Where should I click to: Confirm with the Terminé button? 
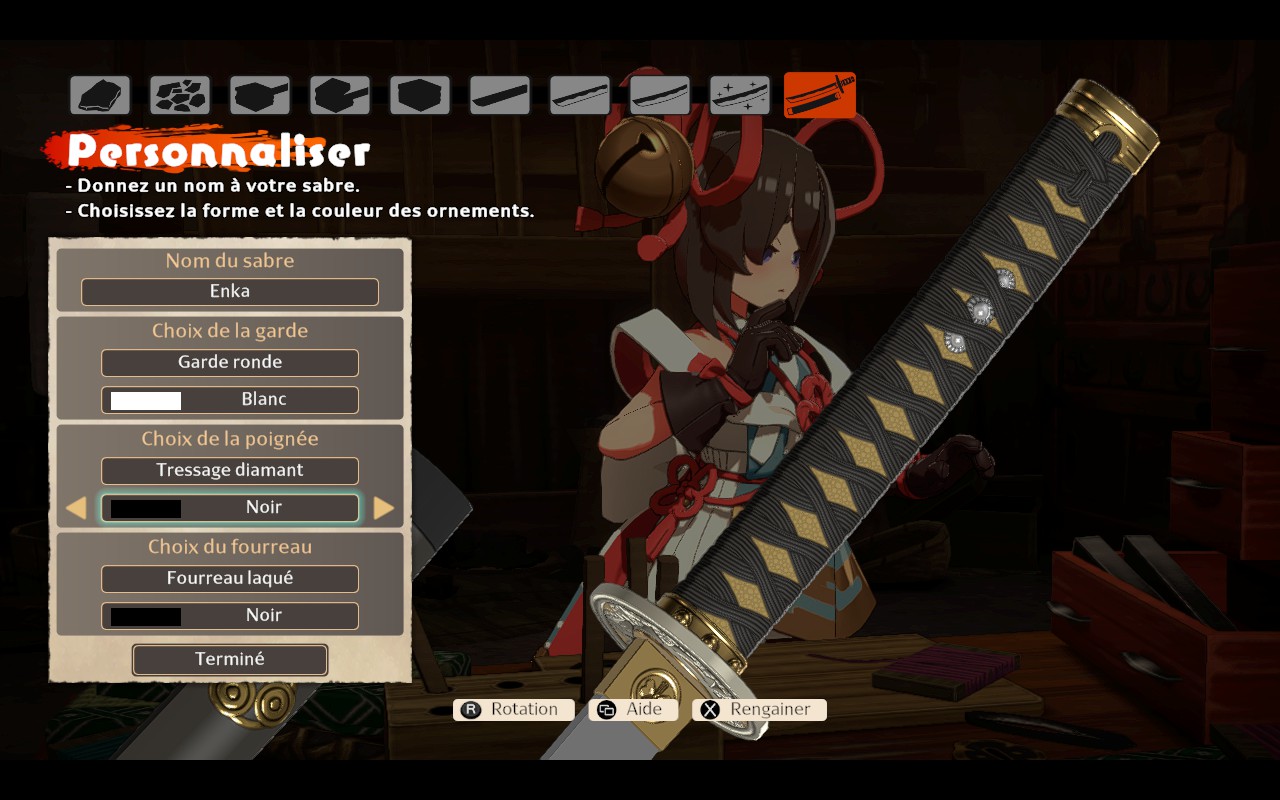click(230, 660)
